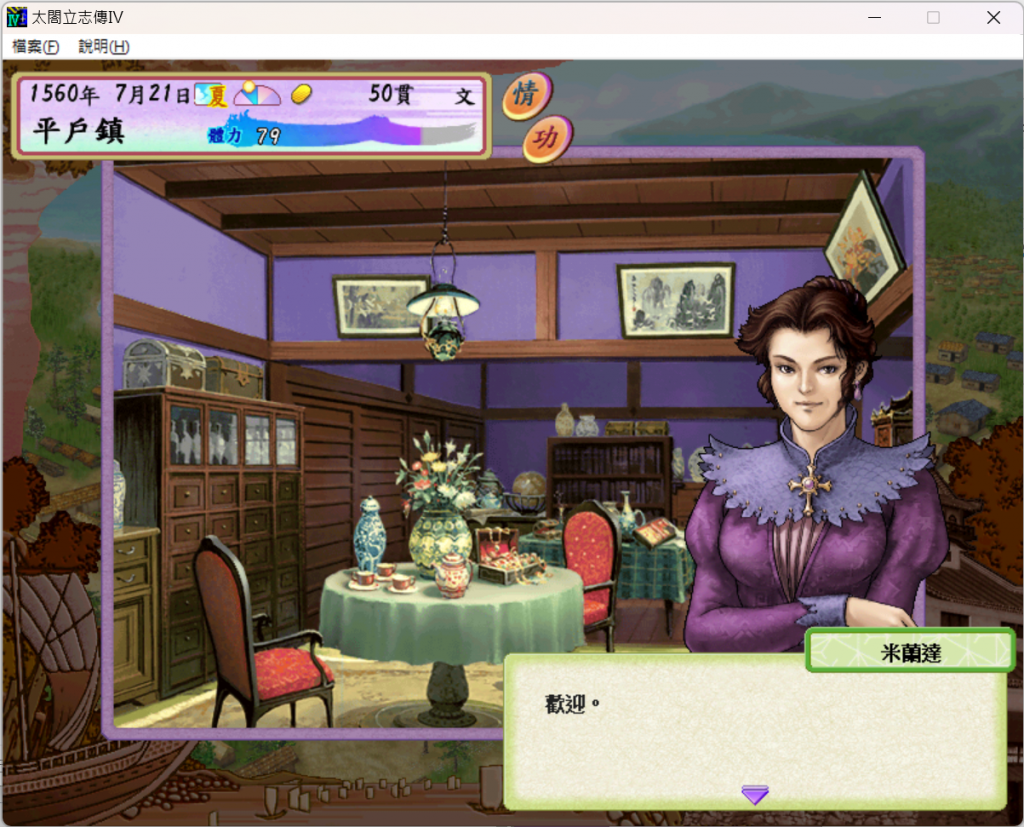Close the game window
1024x827 pixels.
pos(993,17)
